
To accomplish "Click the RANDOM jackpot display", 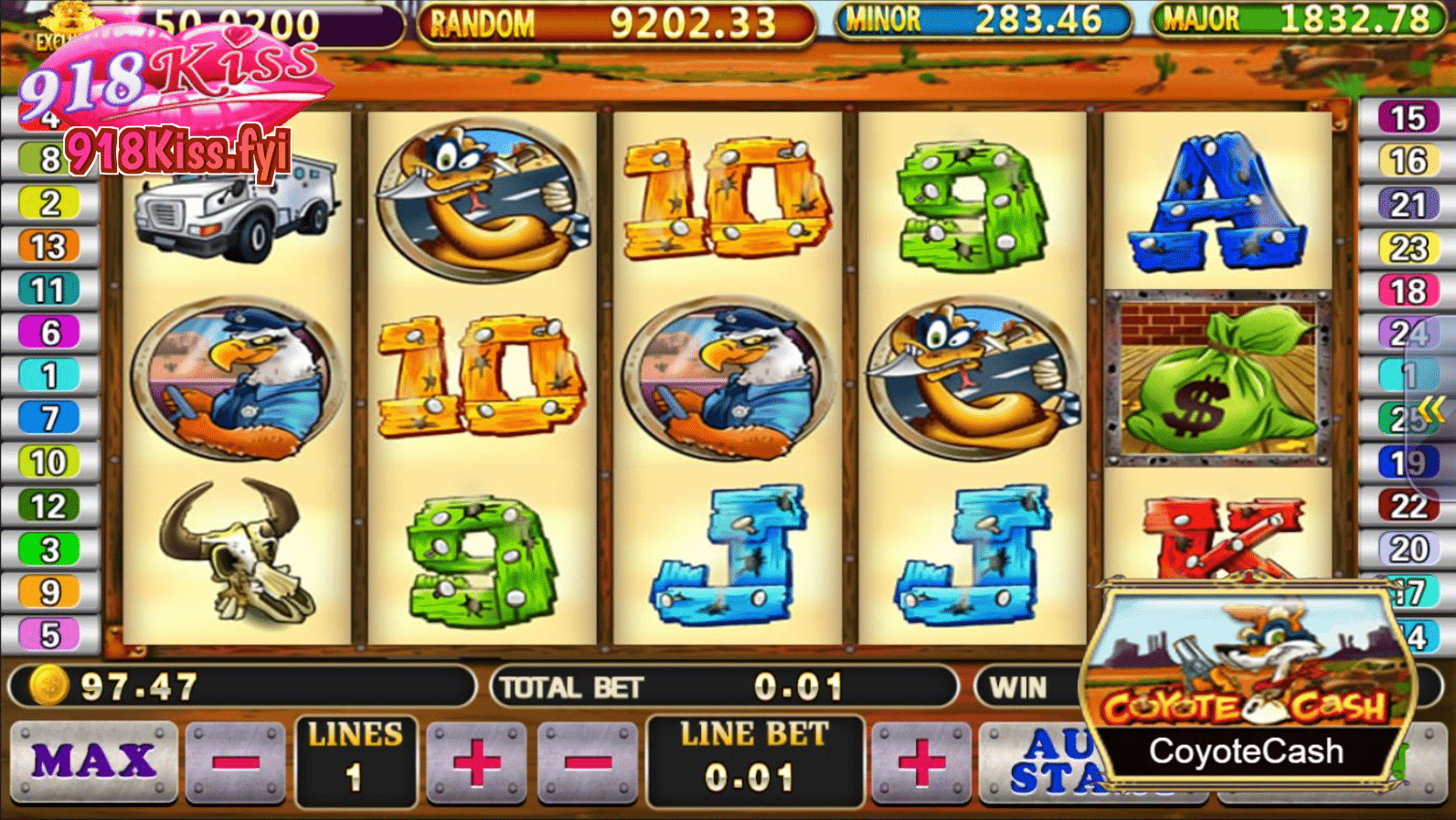I will 614,20.
